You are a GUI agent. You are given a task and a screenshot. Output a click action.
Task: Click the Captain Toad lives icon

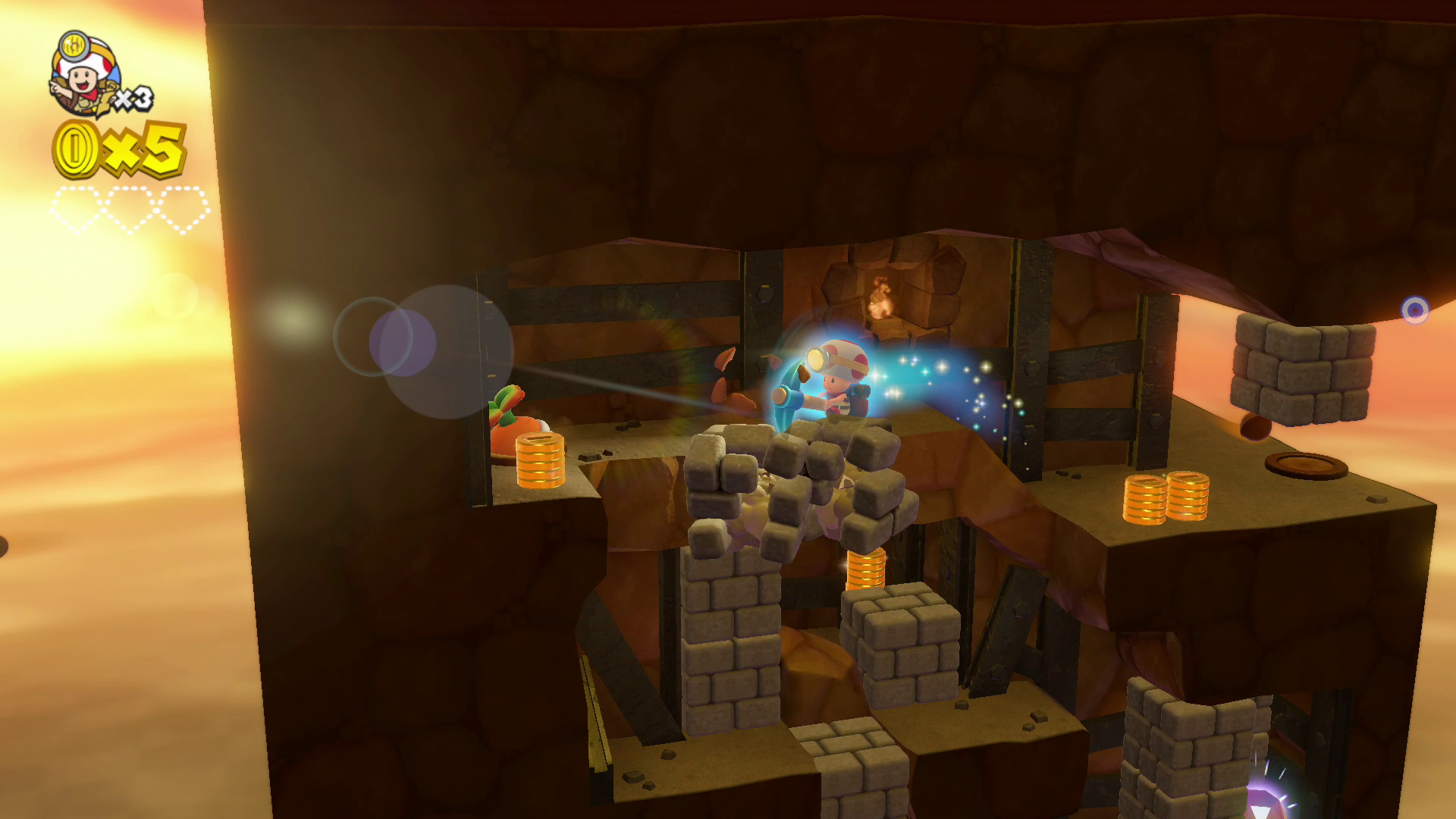pyautogui.click(x=85, y=74)
